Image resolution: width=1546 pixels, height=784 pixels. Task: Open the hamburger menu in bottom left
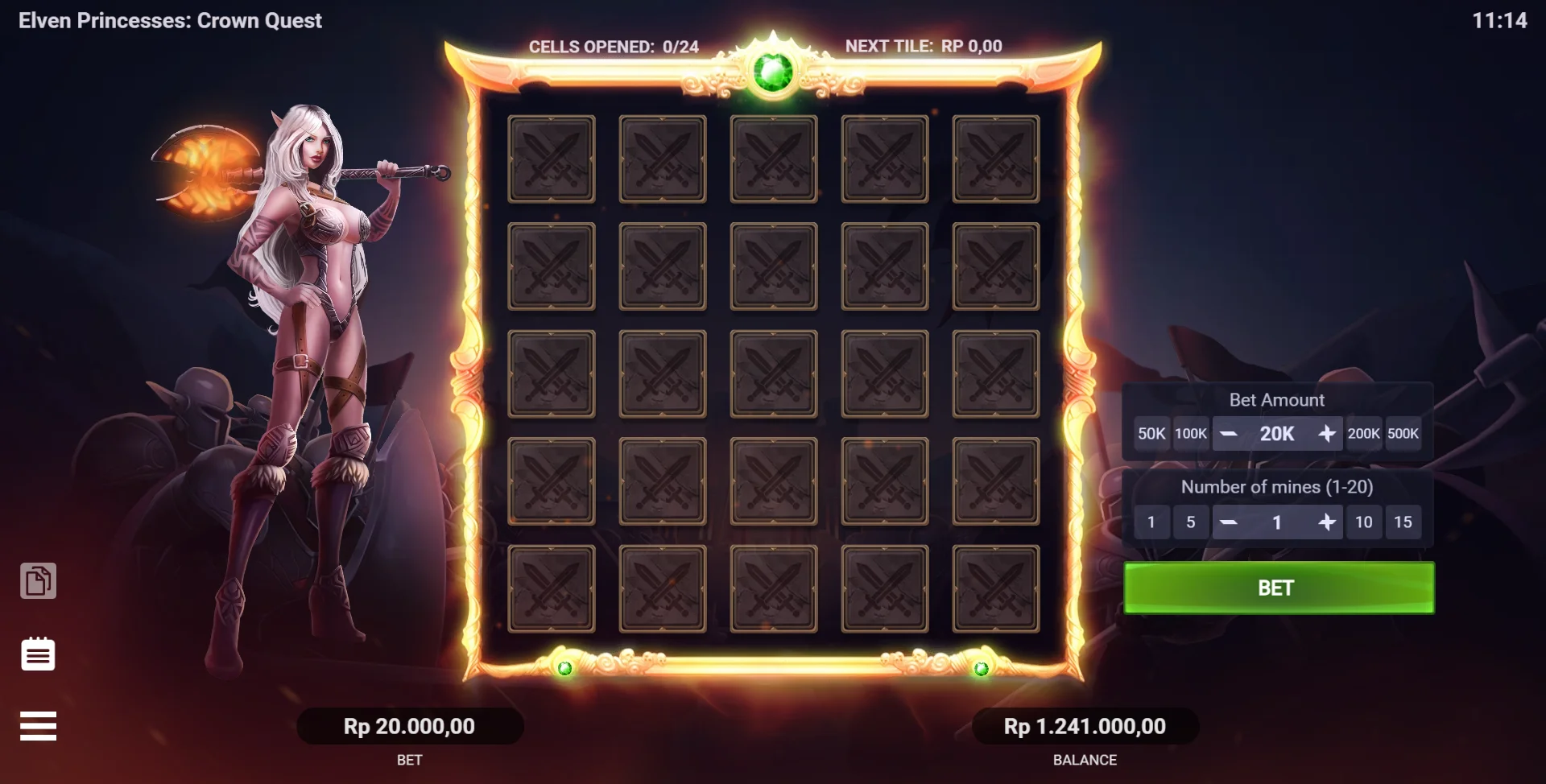click(39, 725)
